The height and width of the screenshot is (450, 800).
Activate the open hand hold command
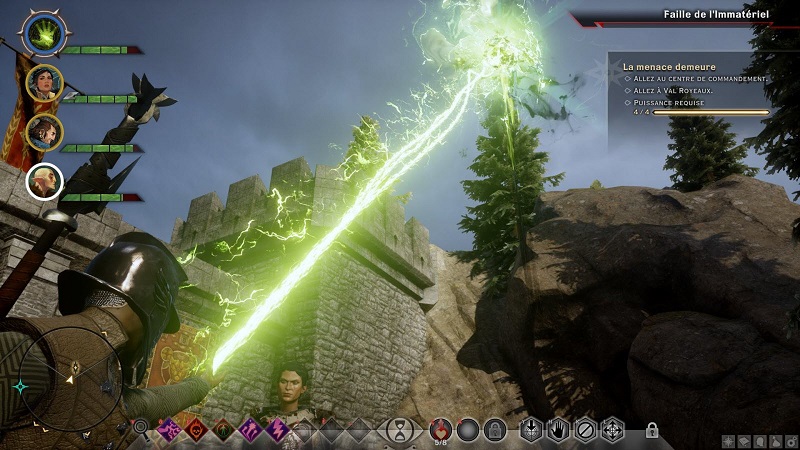click(559, 431)
